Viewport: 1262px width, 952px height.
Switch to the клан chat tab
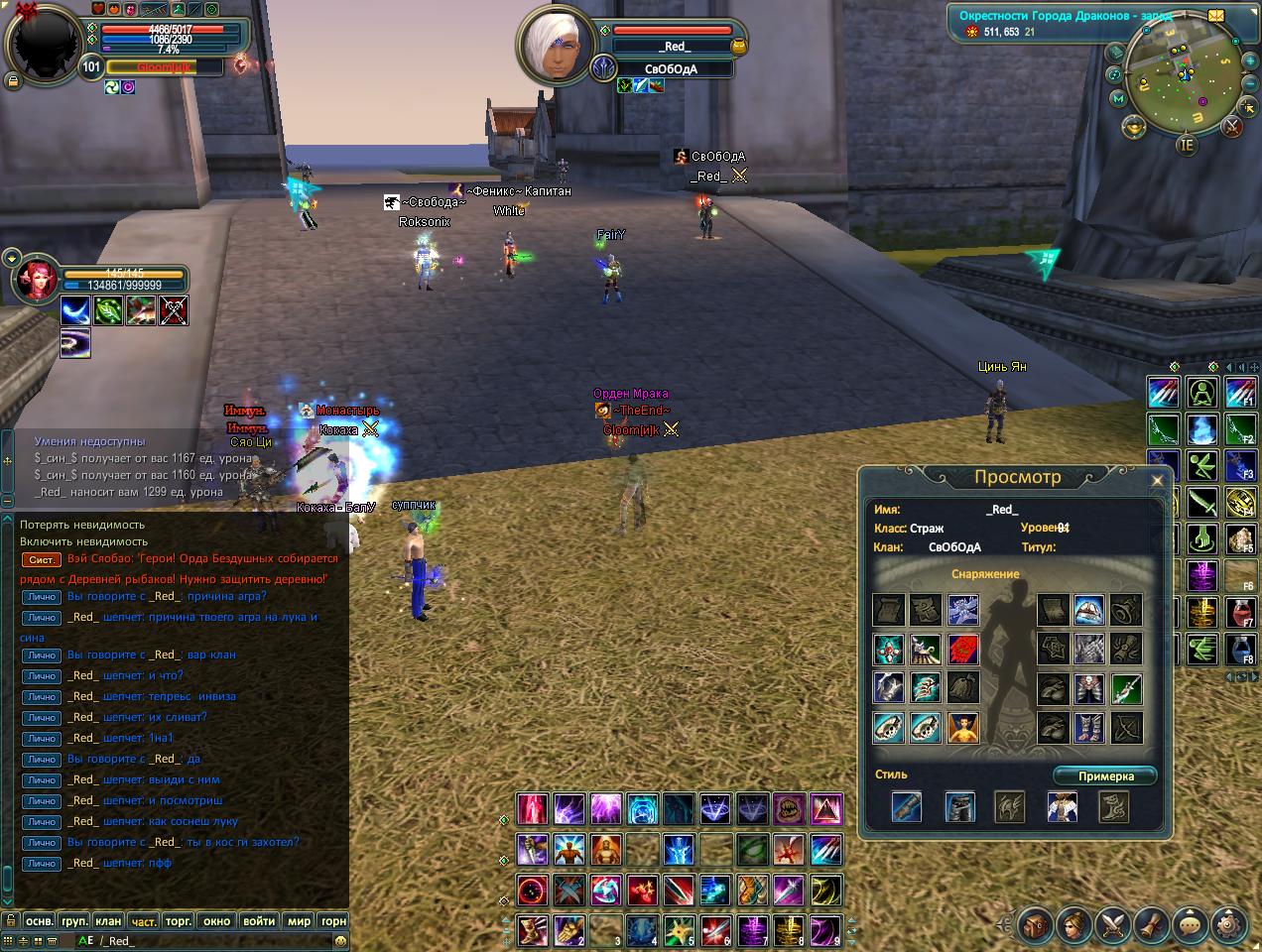pos(108,921)
